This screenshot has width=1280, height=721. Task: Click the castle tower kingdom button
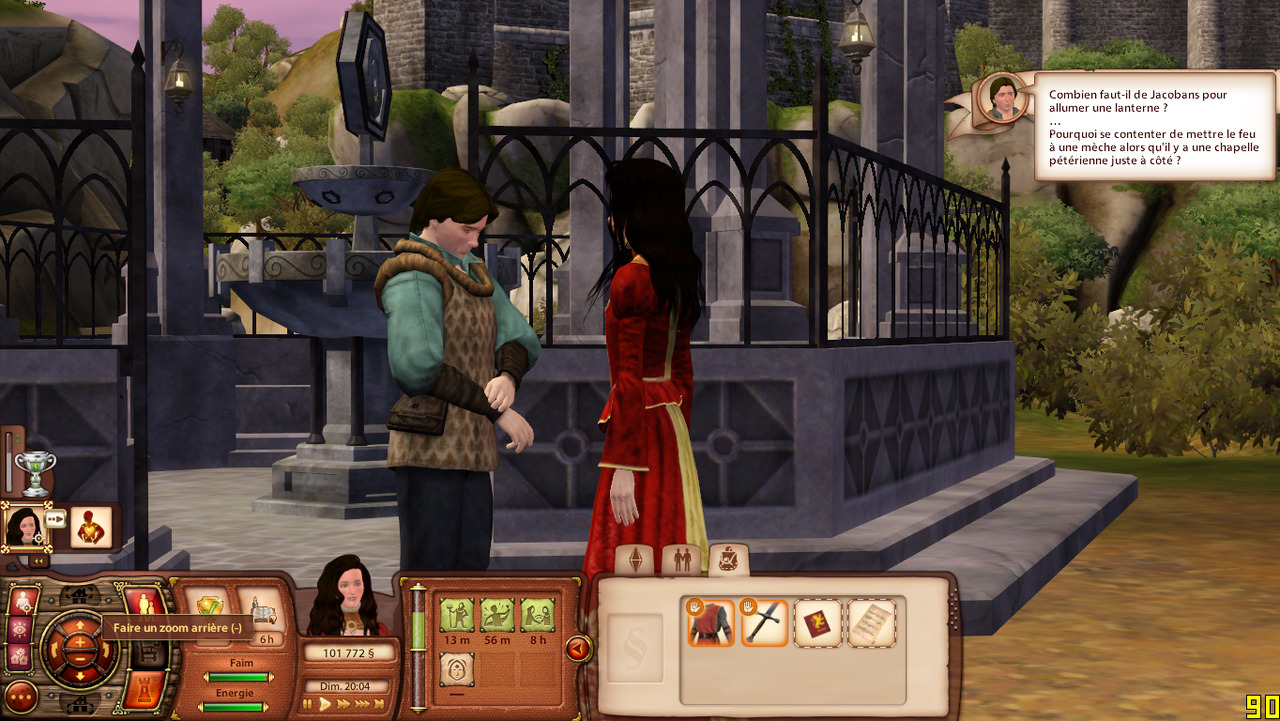[143, 690]
